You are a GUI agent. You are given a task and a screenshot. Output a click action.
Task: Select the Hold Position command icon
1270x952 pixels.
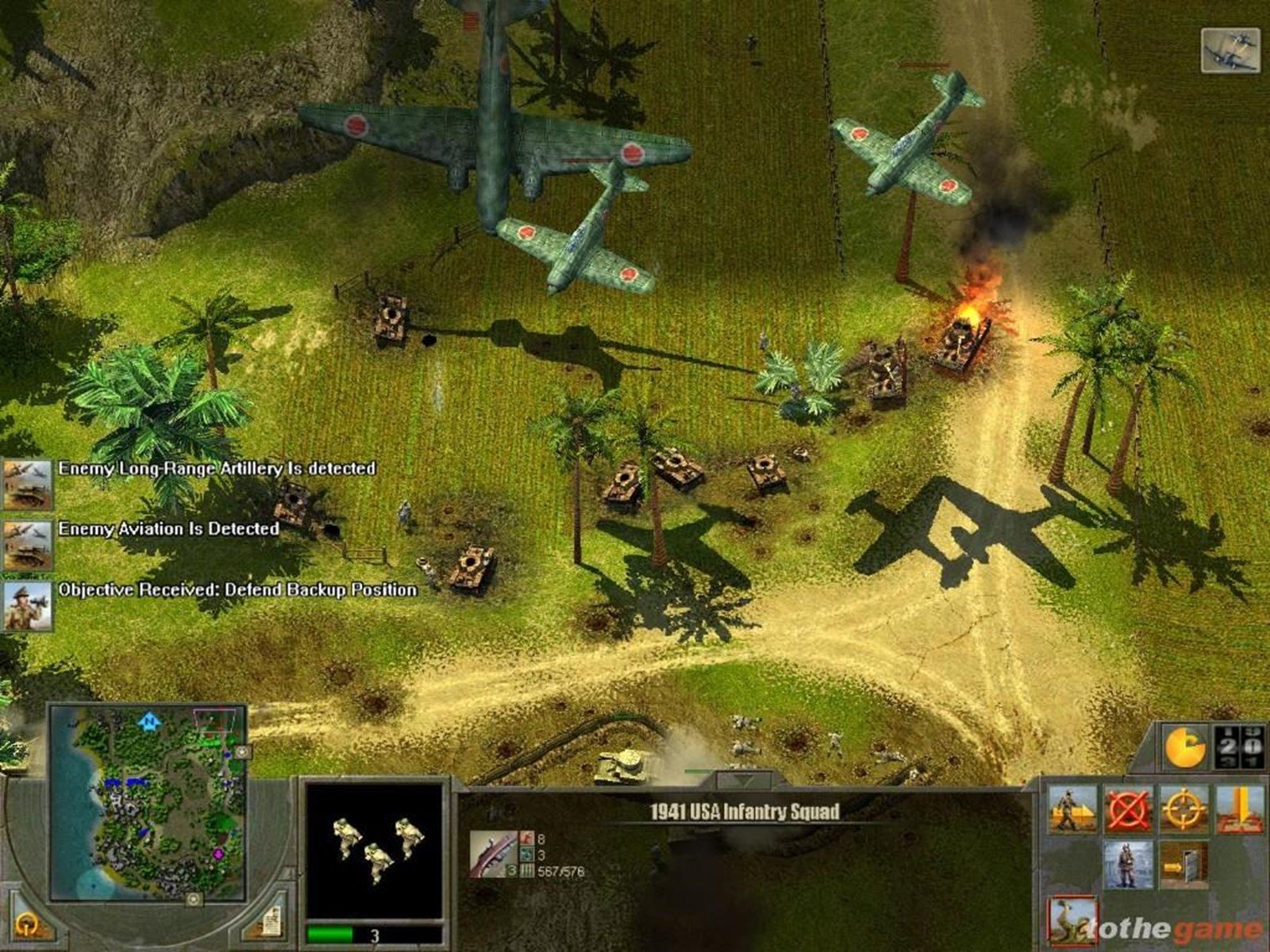click(1238, 808)
